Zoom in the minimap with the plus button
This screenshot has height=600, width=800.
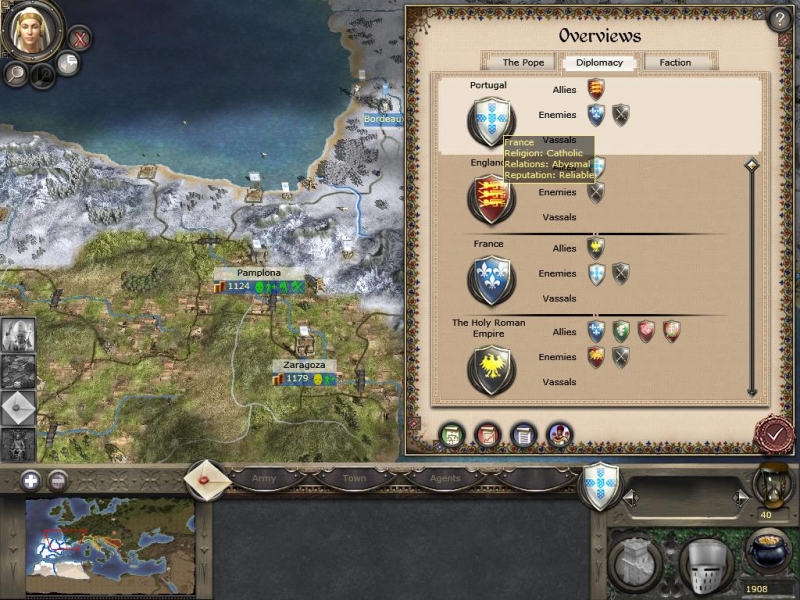coord(30,479)
